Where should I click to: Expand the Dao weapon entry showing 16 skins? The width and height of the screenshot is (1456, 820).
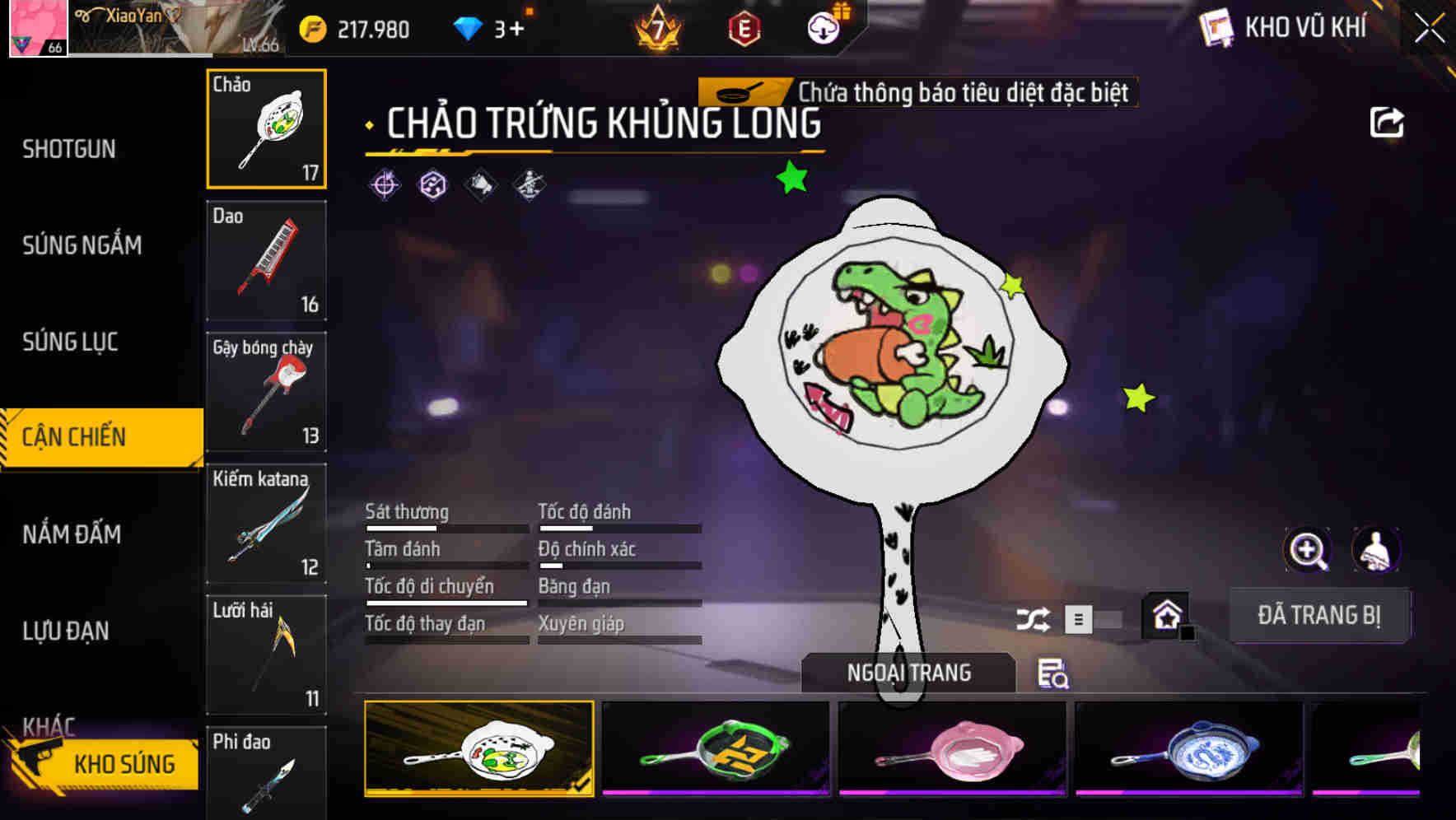click(266, 260)
